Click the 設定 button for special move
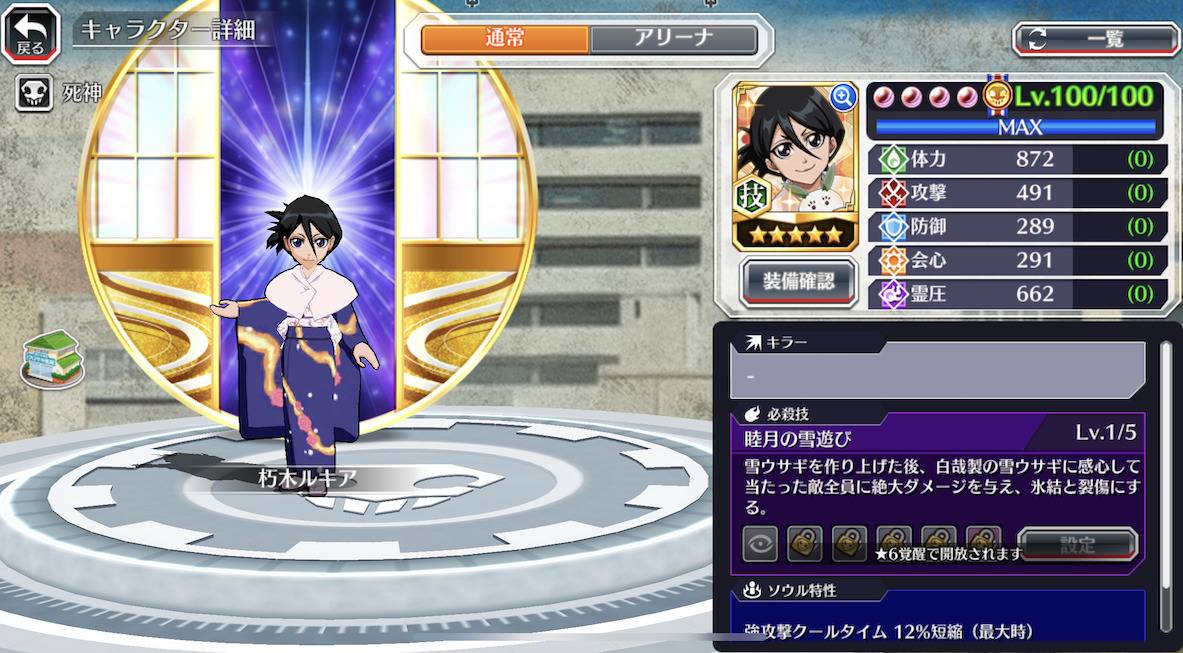 (x=1078, y=545)
